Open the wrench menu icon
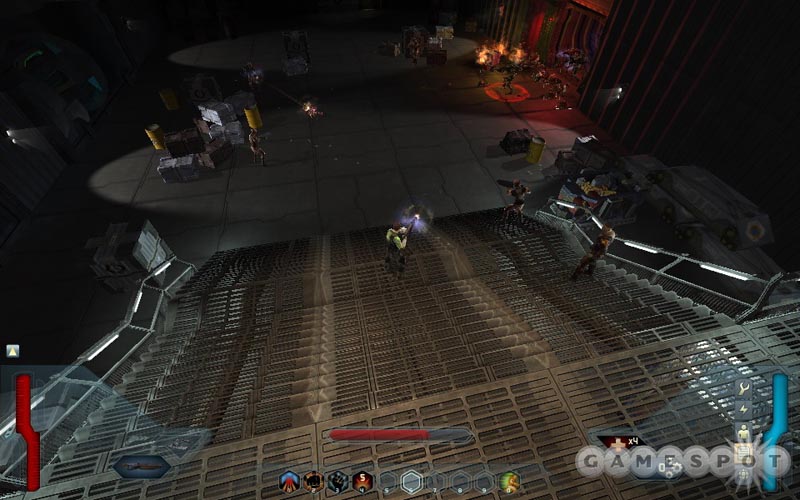The image size is (800, 500). pos(744,387)
